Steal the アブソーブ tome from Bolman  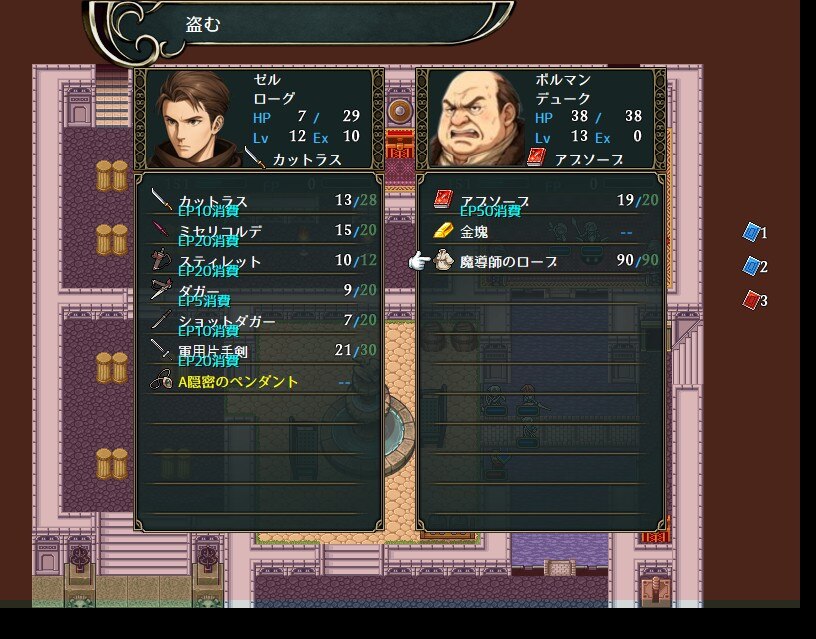[x=540, y=201]
